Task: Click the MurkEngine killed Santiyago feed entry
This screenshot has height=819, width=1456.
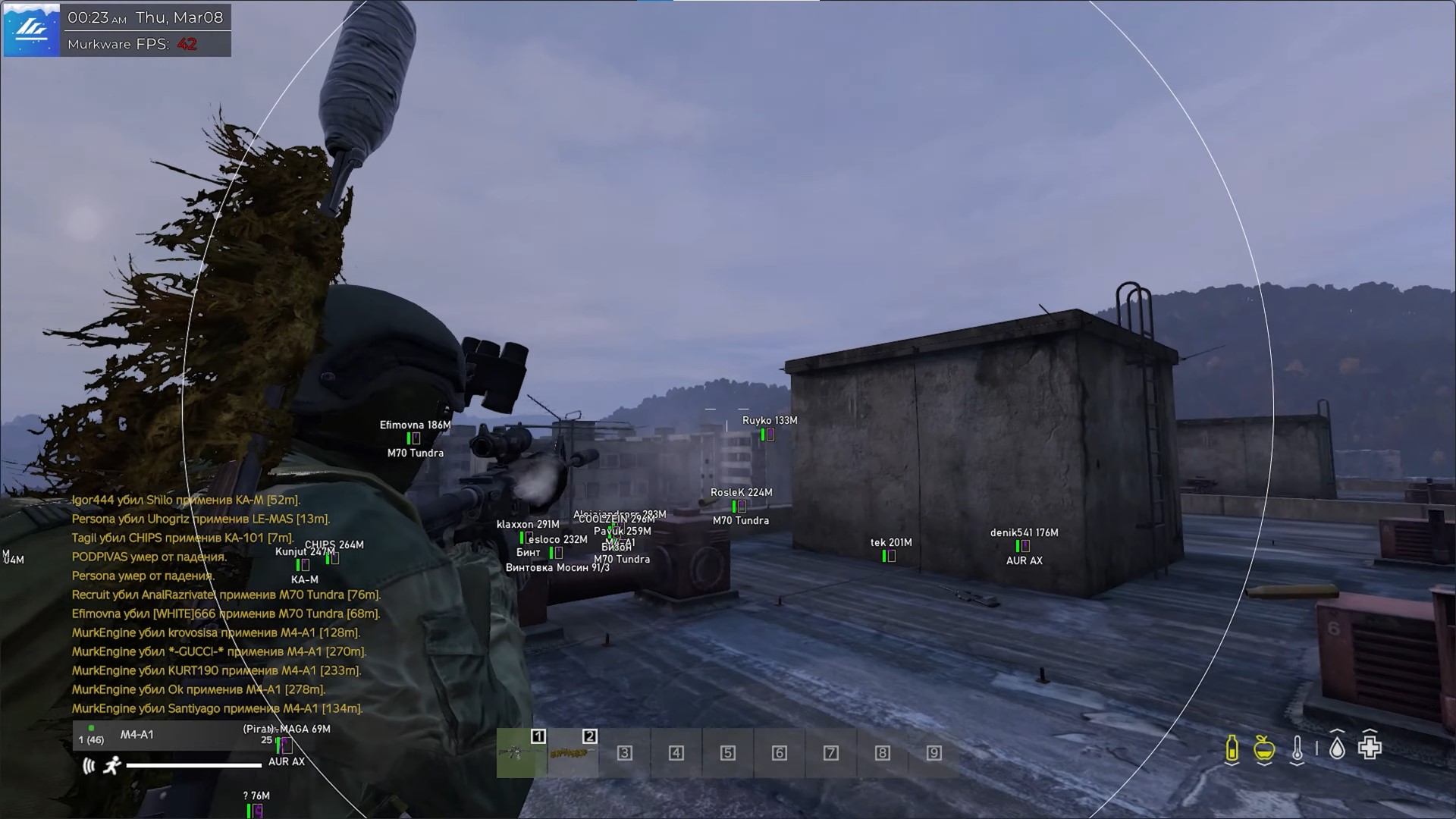Action: [218, 708]
